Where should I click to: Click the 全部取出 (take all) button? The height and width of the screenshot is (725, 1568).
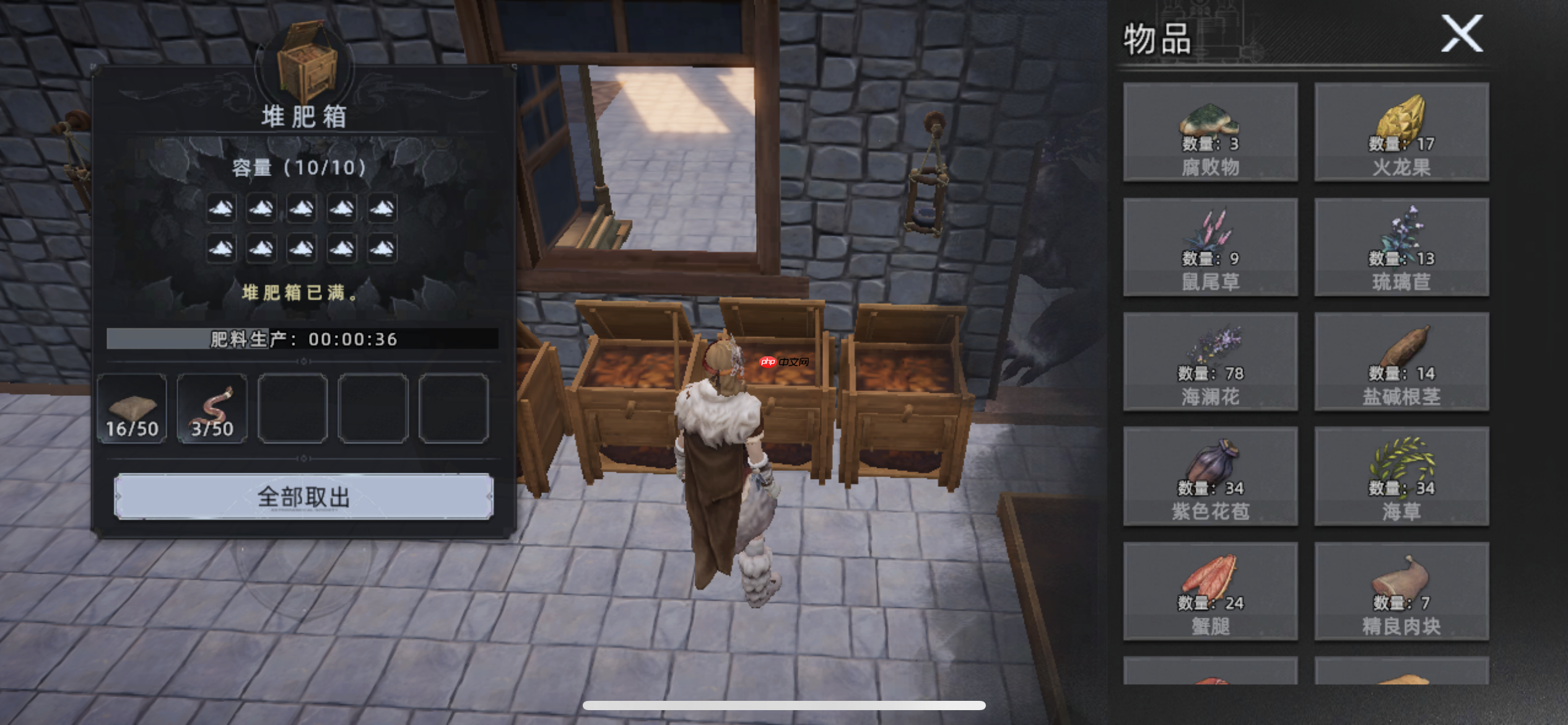[x=303, y=496]
